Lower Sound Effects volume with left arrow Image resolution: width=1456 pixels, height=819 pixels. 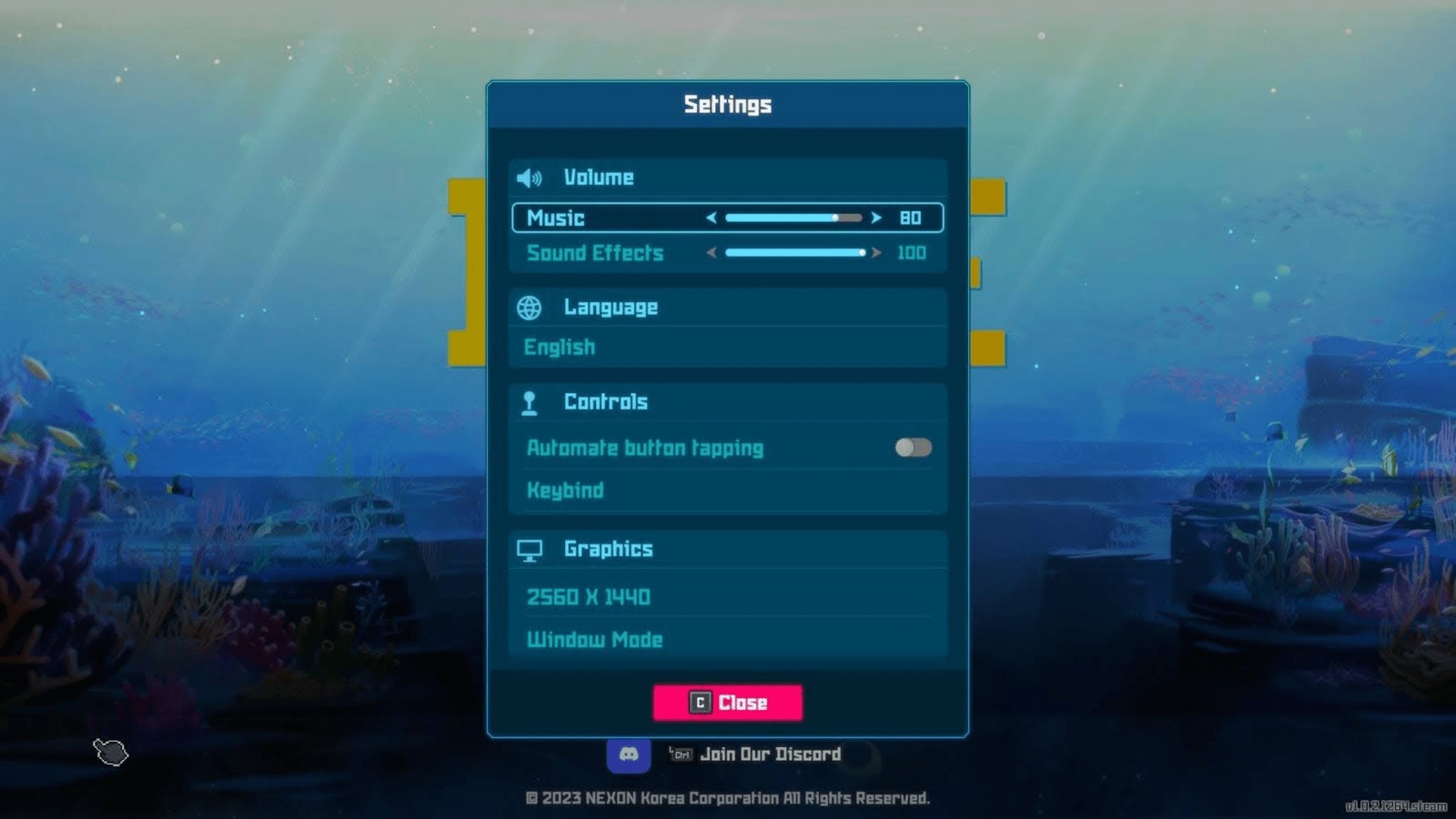coord(711,253)
